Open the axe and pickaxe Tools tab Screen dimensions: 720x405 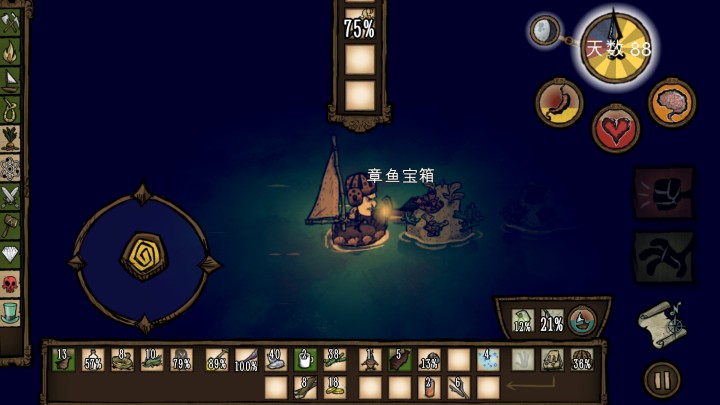pyautogui.click(x=11, y=20)
